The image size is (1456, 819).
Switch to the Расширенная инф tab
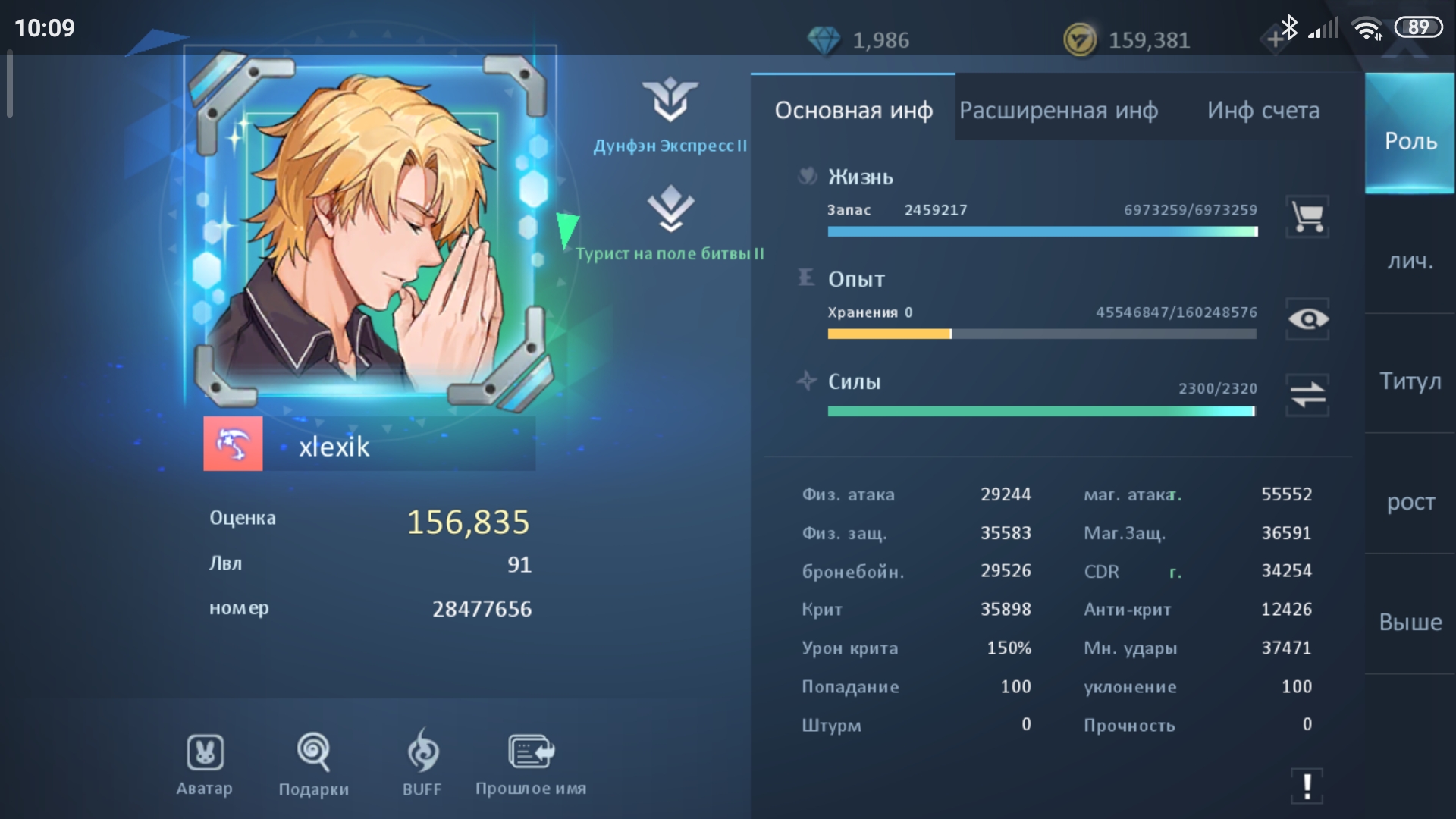tap(1058, 111)
